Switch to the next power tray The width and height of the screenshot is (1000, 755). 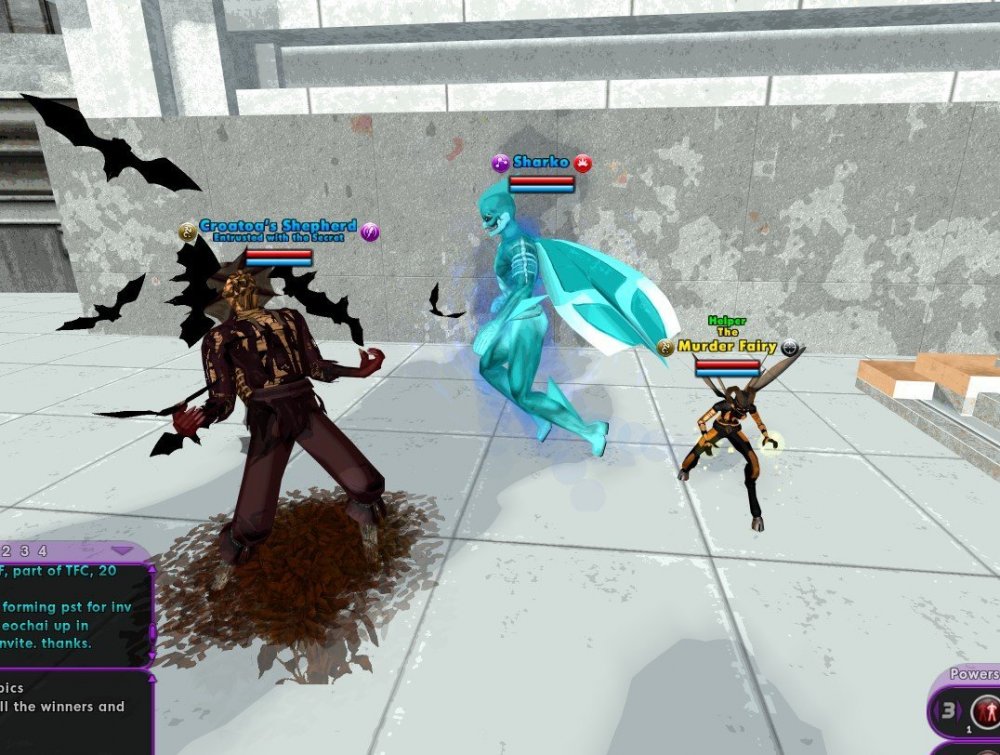coord(961,711)
